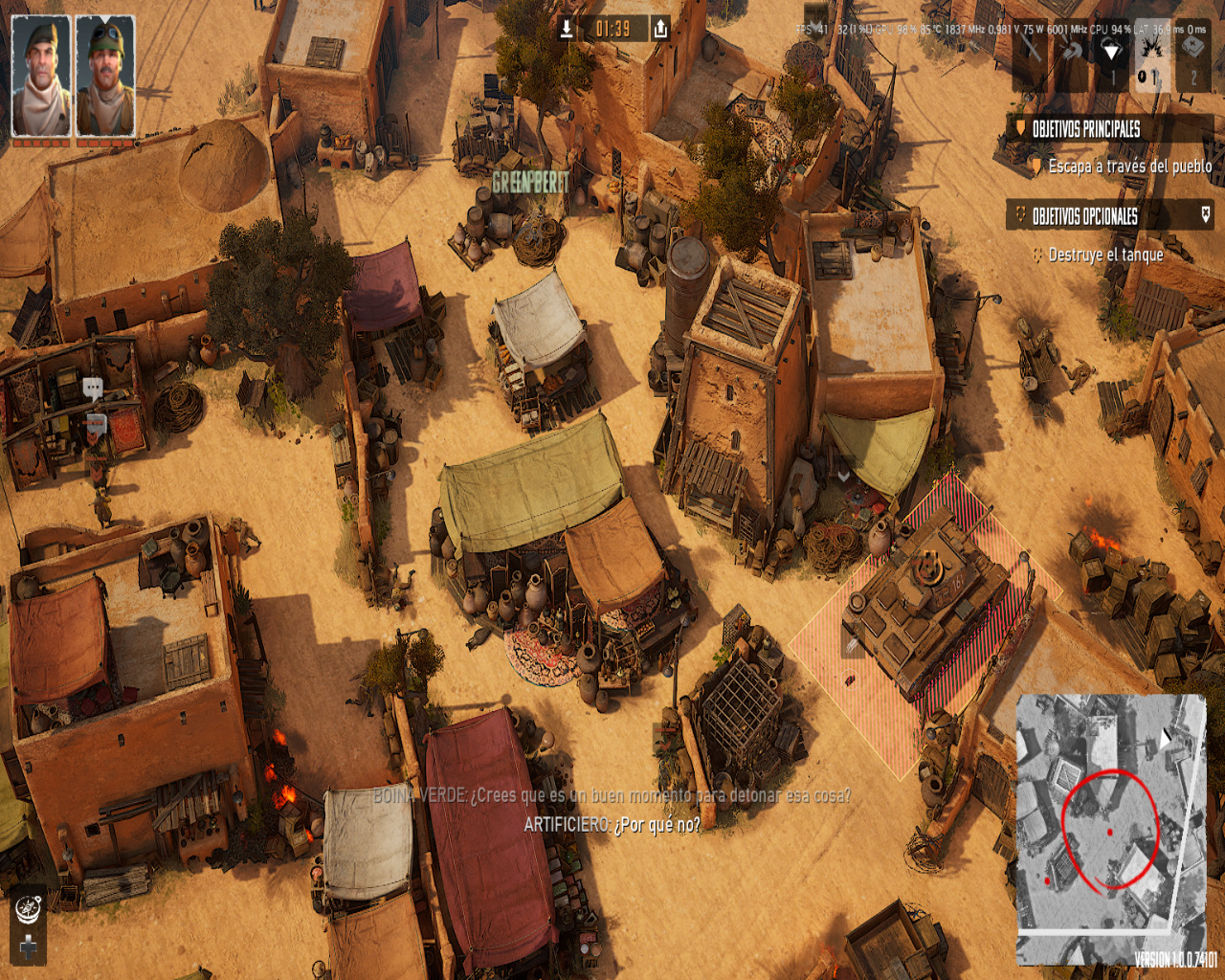Collapse the Objetivos Principales header

pyautogui.click(x=1086, y=129)
